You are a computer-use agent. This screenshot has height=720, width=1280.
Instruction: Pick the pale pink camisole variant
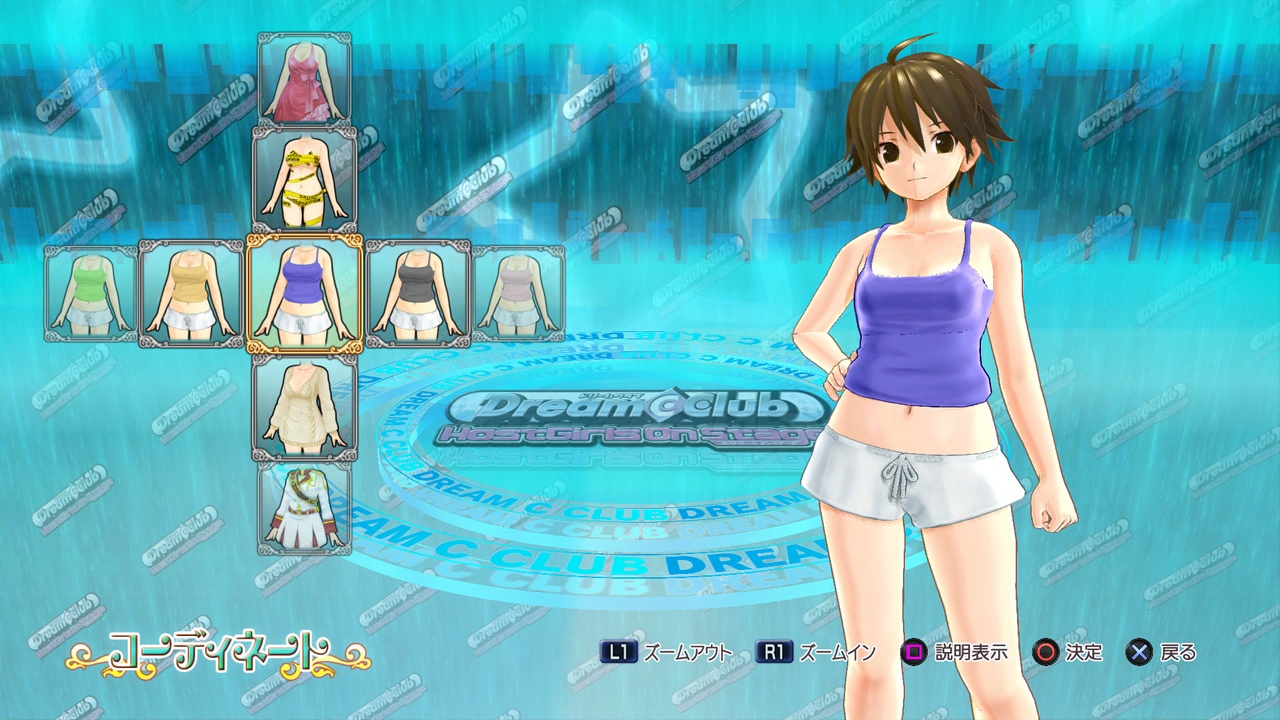coord(518,293)
